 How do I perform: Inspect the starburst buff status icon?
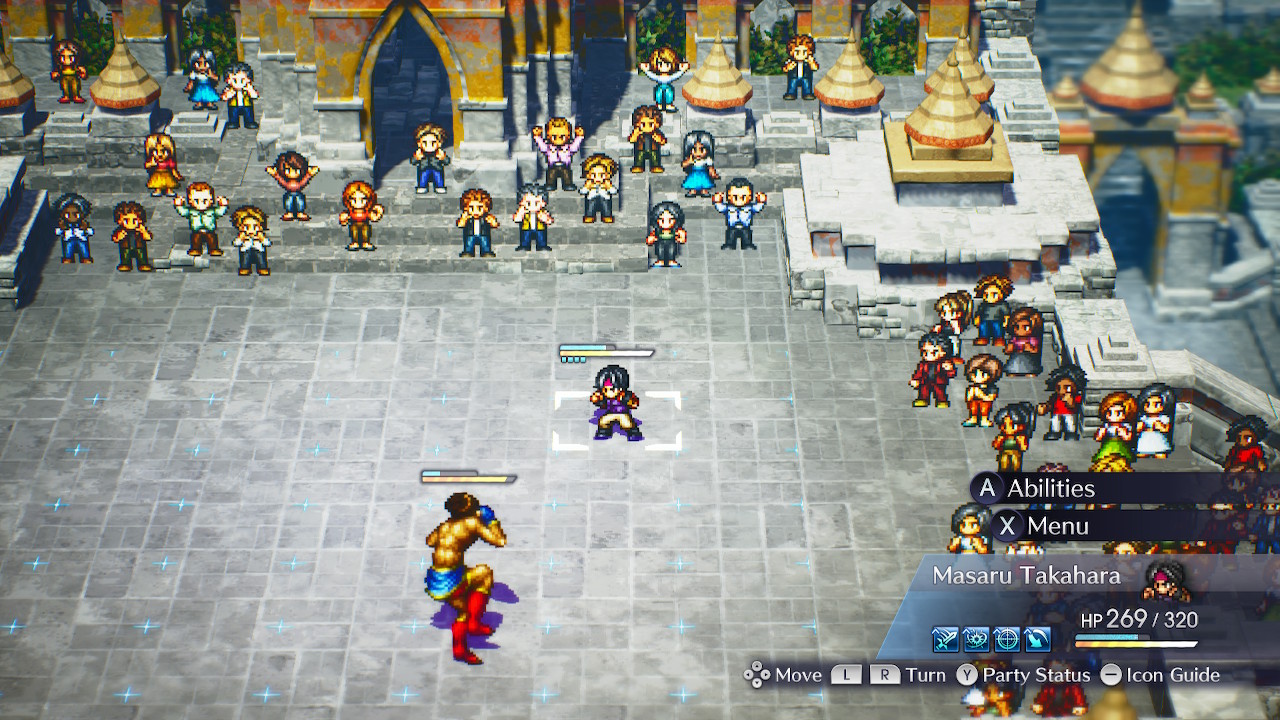(x=976, y=640)
